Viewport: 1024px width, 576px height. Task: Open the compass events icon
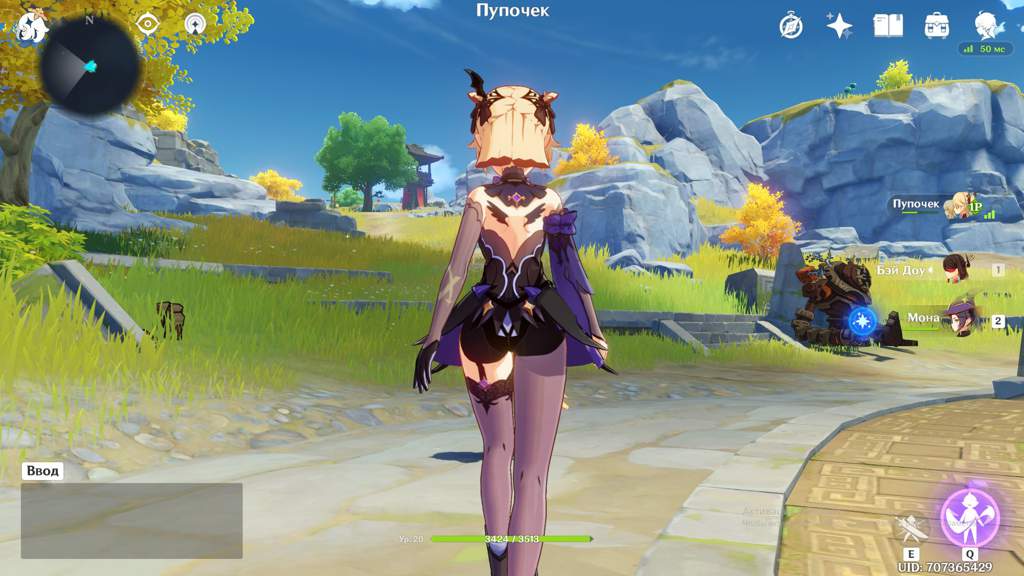(791, 26)
